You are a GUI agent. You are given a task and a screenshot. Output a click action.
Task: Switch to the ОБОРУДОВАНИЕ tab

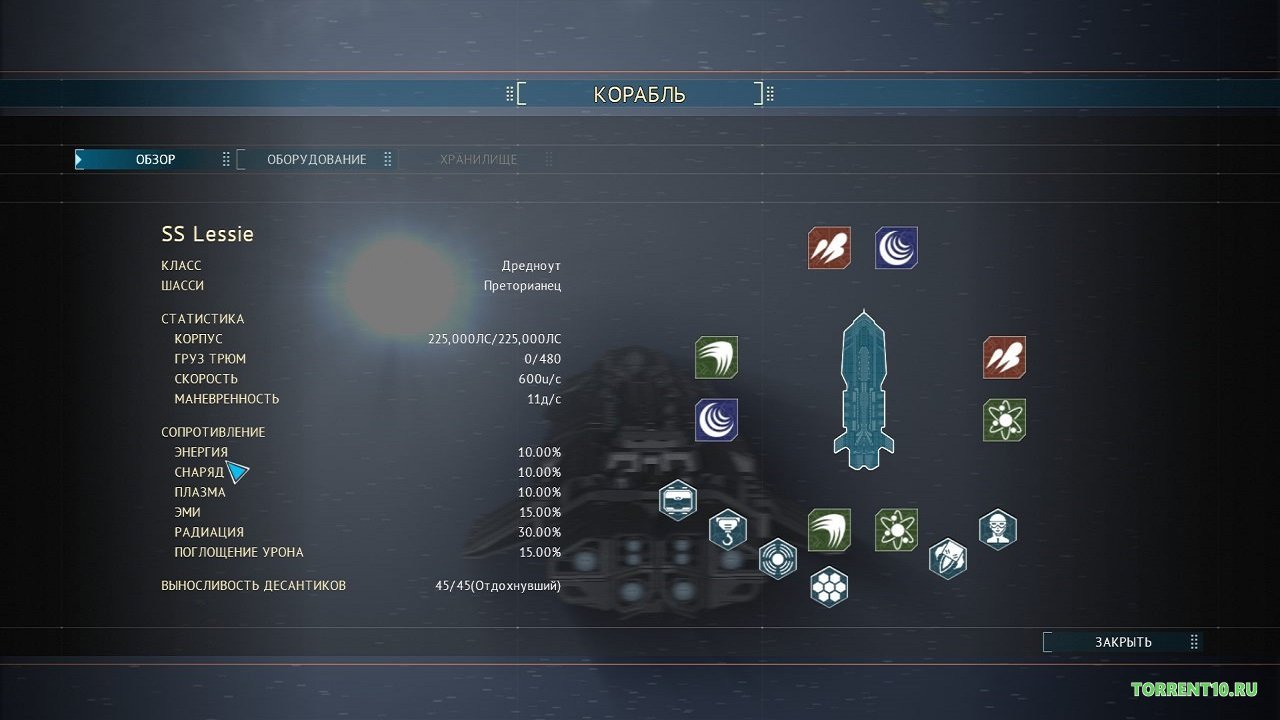315,158
